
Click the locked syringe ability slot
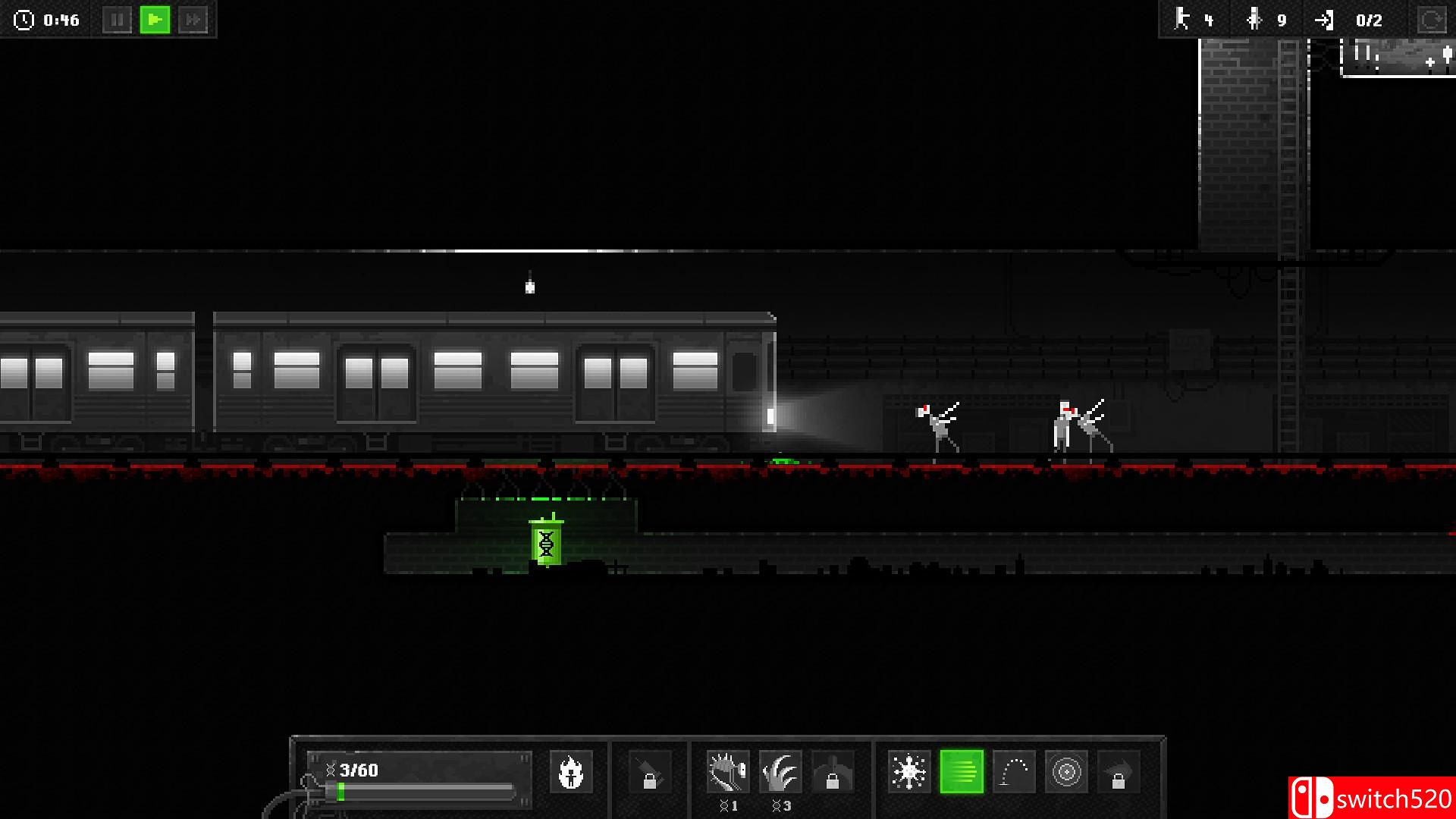pyautogui.click(x=651, y=772)
